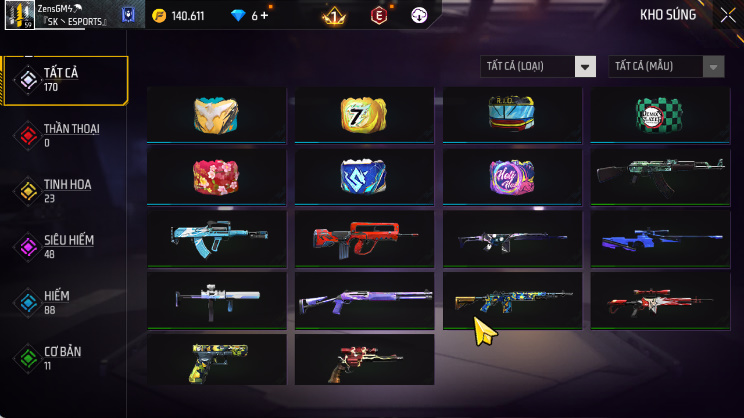Viewport: 744px width, 418px height.
Task: Open the TẤT CẢ (LOẠI) dropdown
Action: (538, 66)
